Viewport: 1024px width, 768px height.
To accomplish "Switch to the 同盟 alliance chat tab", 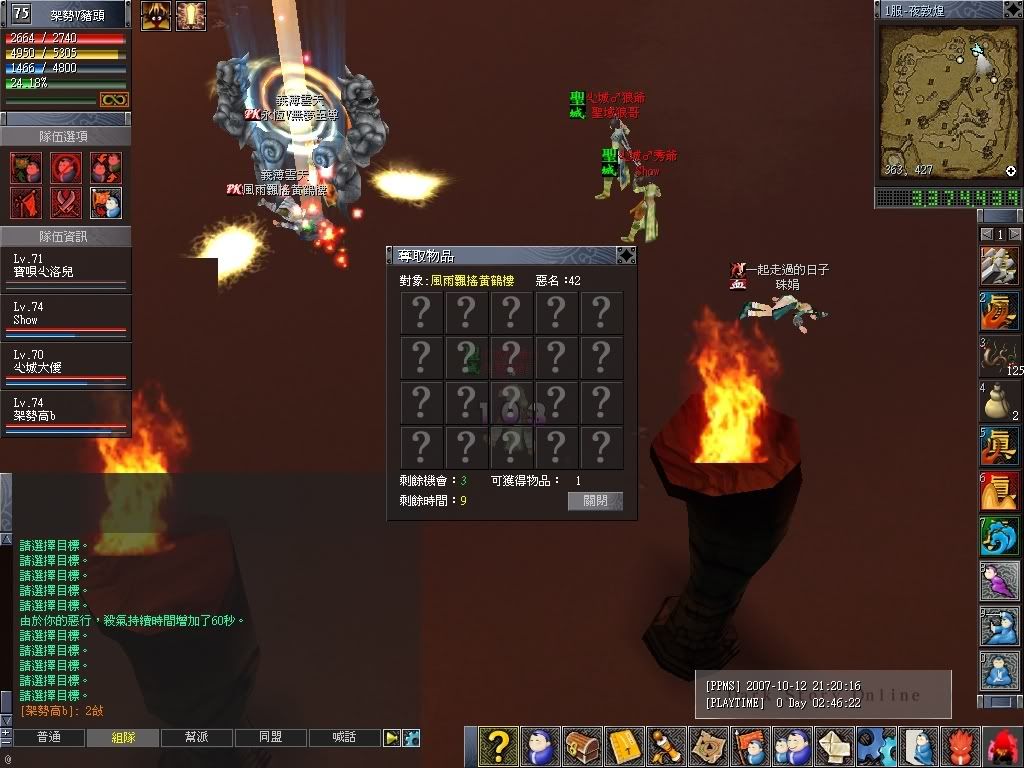I will point(271,737).
